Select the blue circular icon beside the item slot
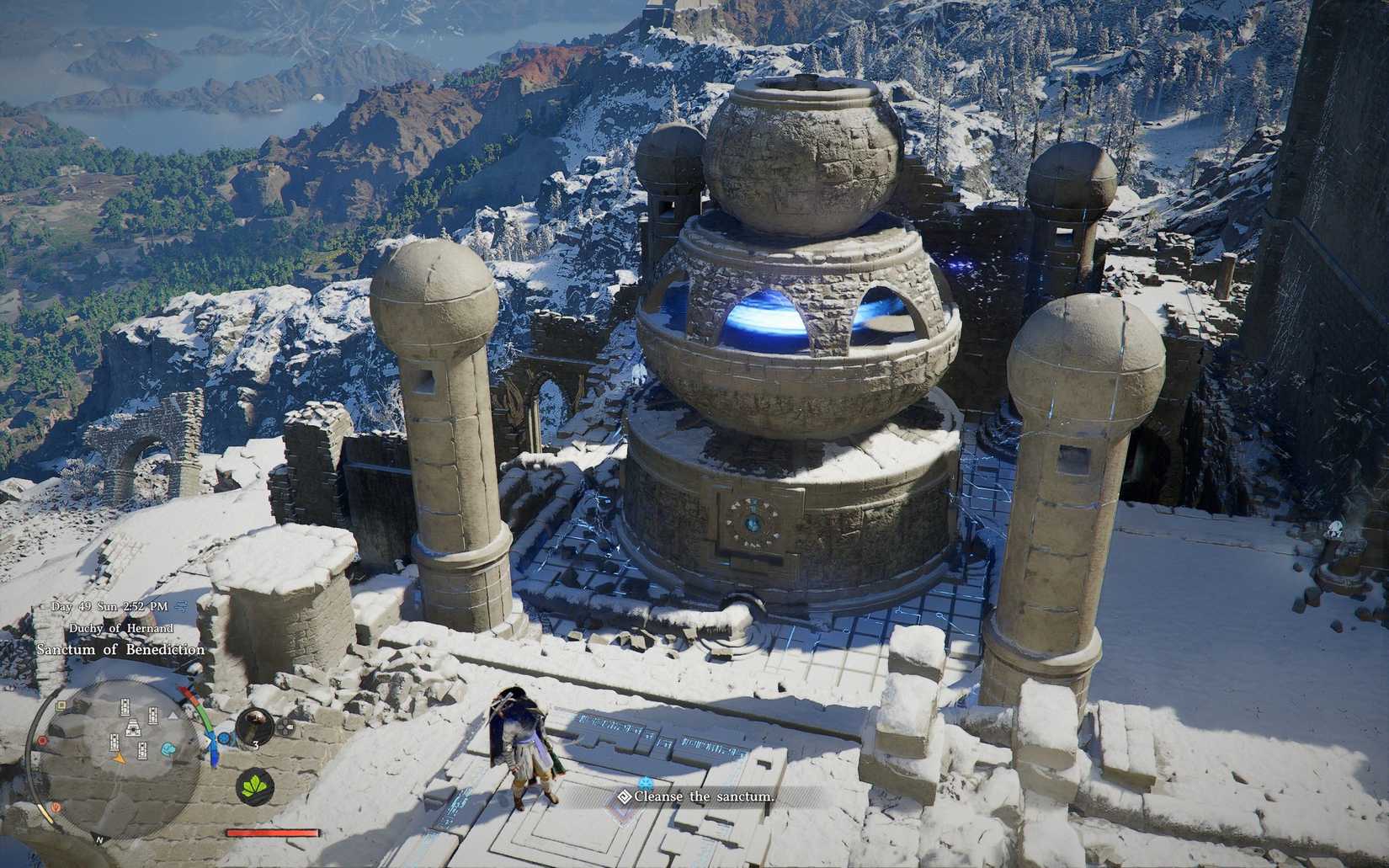The height and width of the screenshot is (868, 1389). [x=224, y=738]
